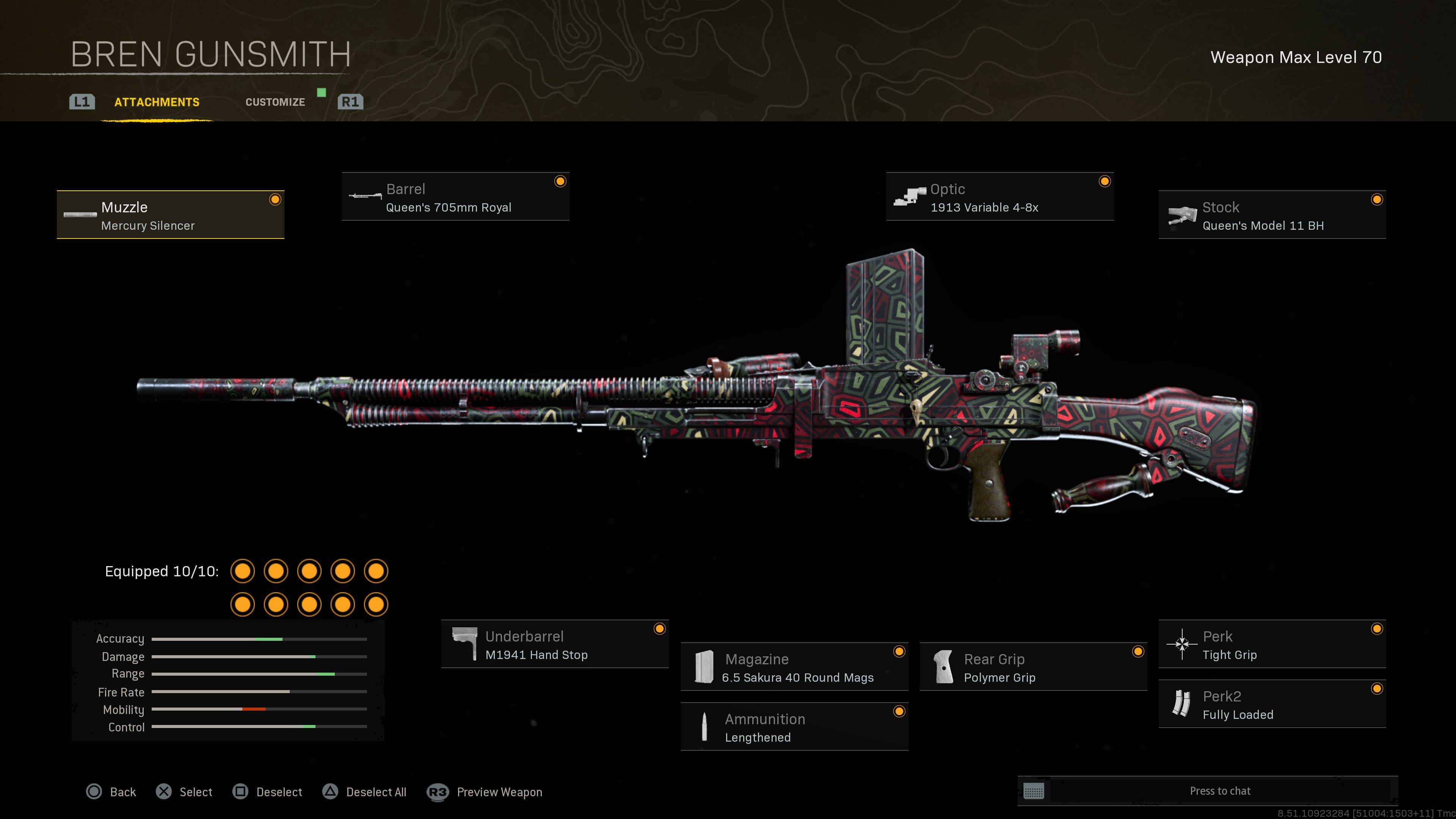Show the Attachments tab
The height and width of the screenshot is (819, 1456).
(157, 102)
